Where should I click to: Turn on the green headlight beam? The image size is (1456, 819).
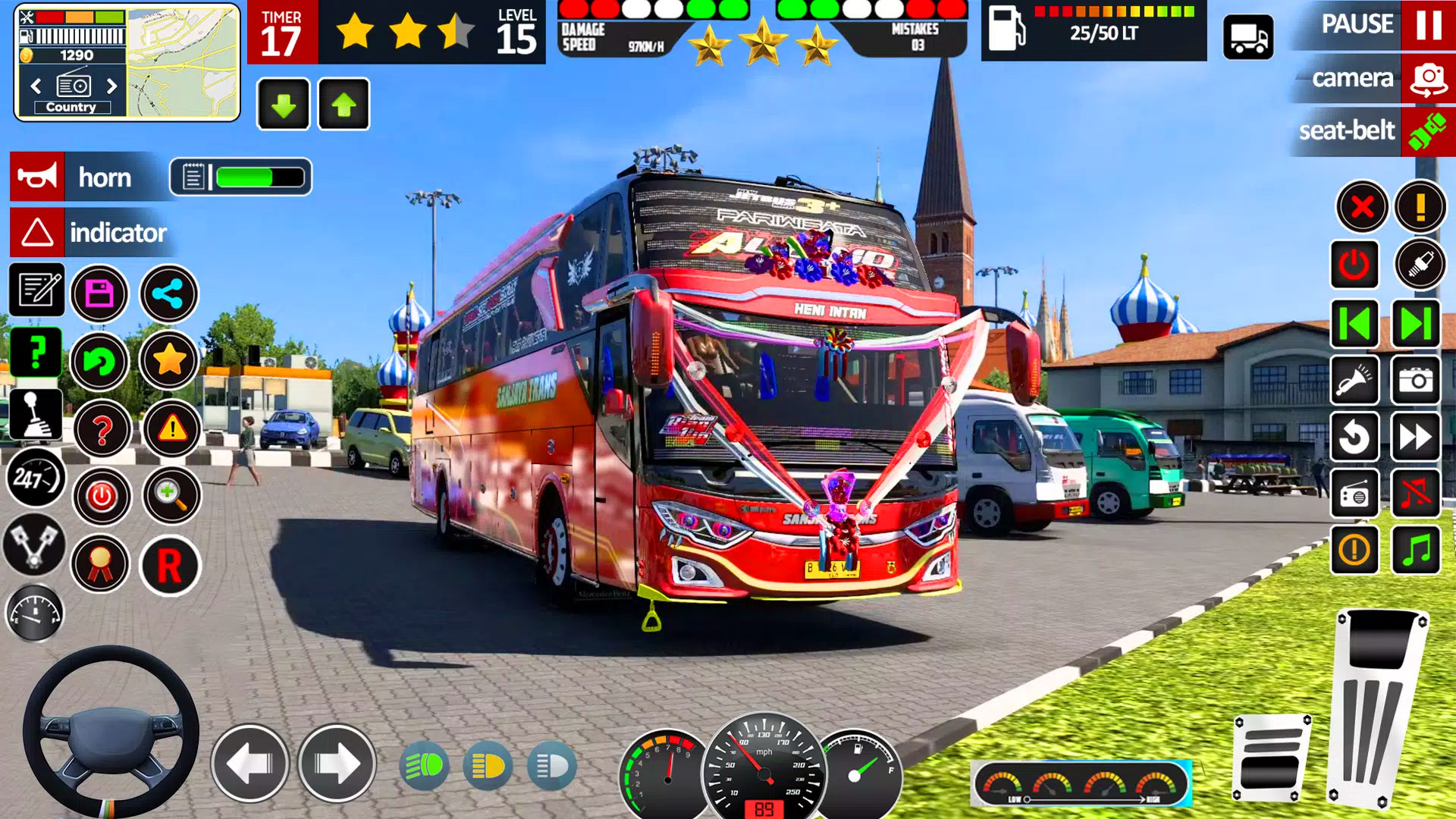pyautogui.click(x=423, y=767)
